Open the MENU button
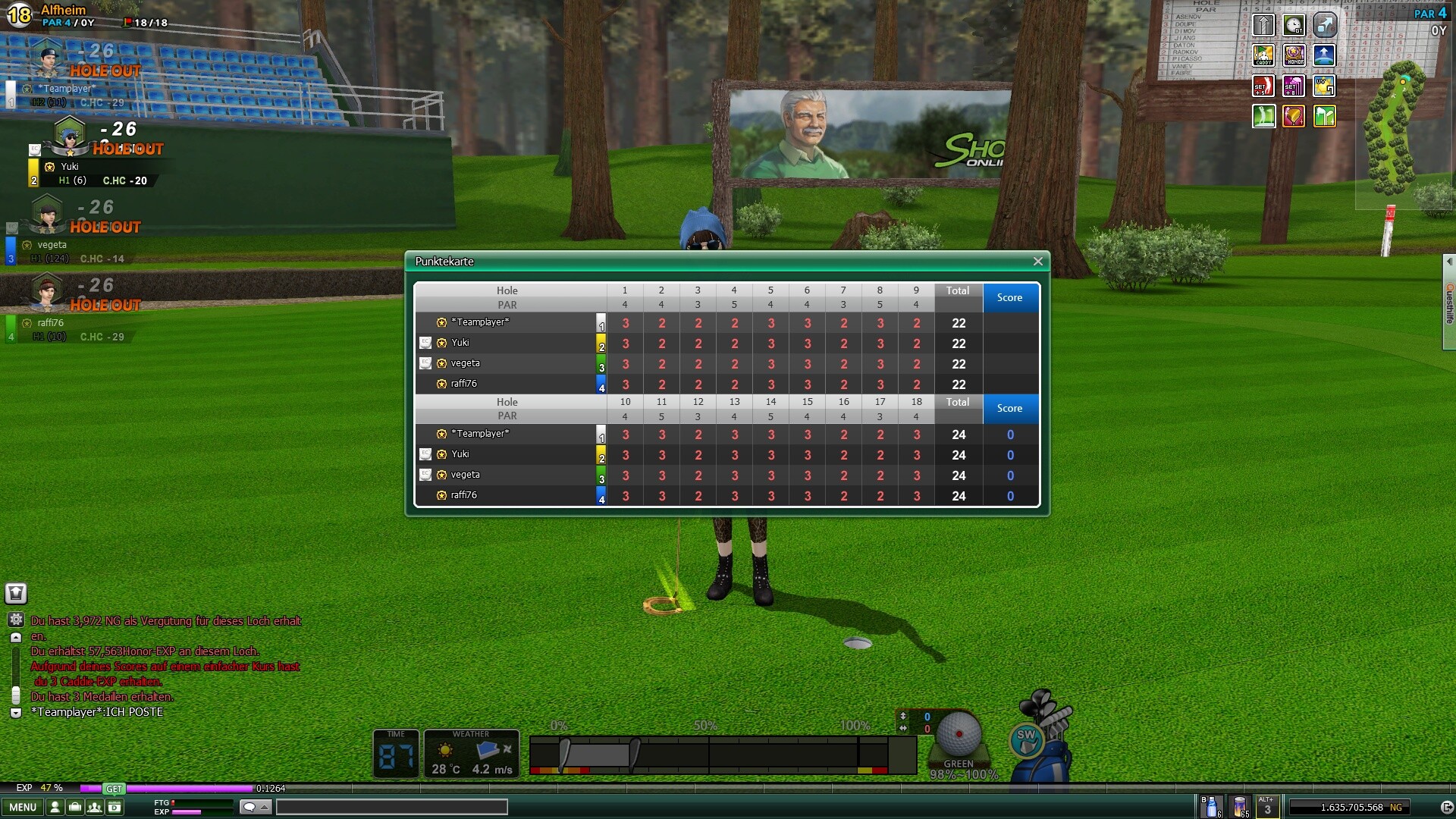This screenshot has width=1456, height=819. click(23, 807)
